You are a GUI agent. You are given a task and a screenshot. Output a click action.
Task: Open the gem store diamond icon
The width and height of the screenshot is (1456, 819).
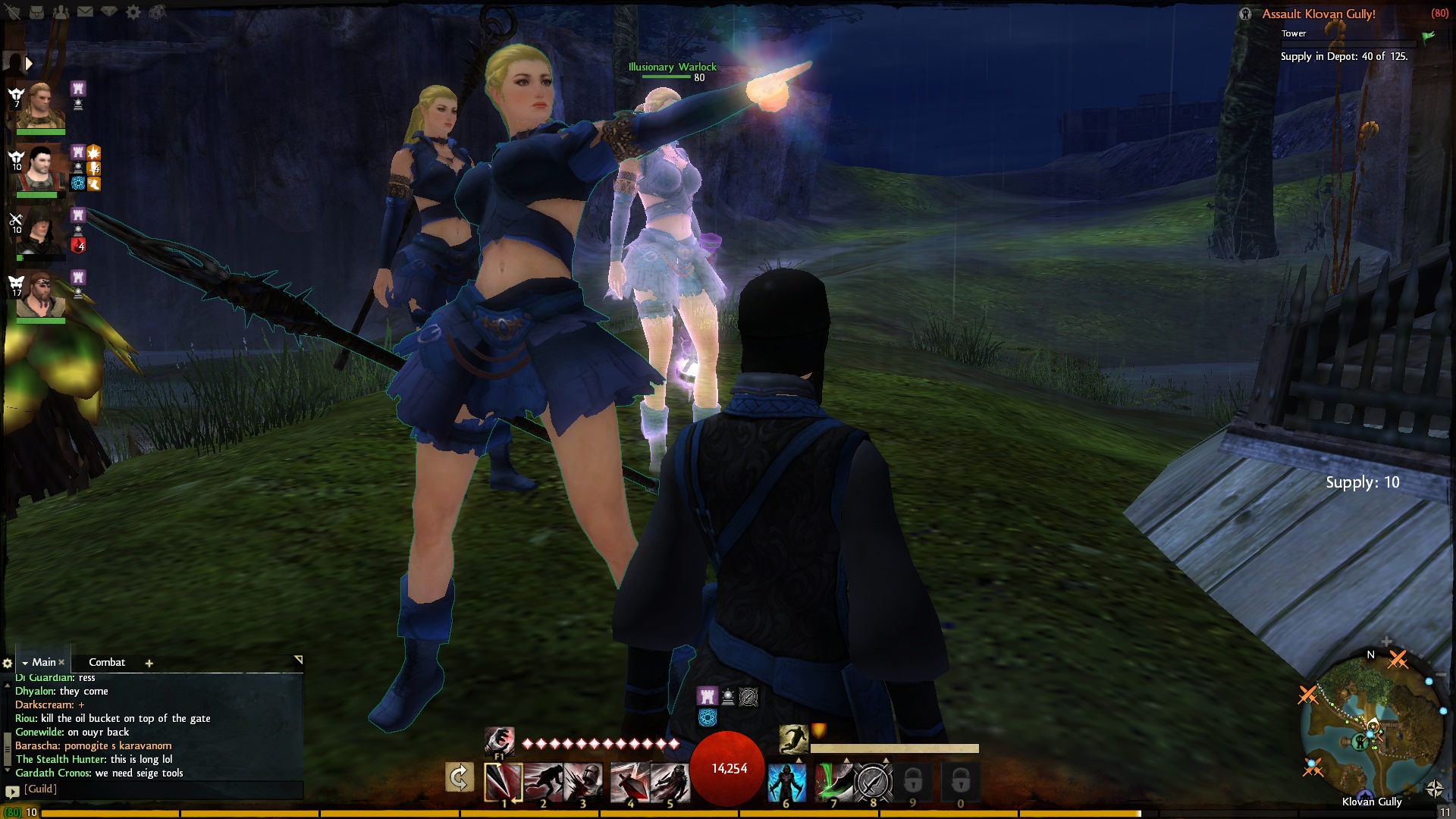coord(109,12)
